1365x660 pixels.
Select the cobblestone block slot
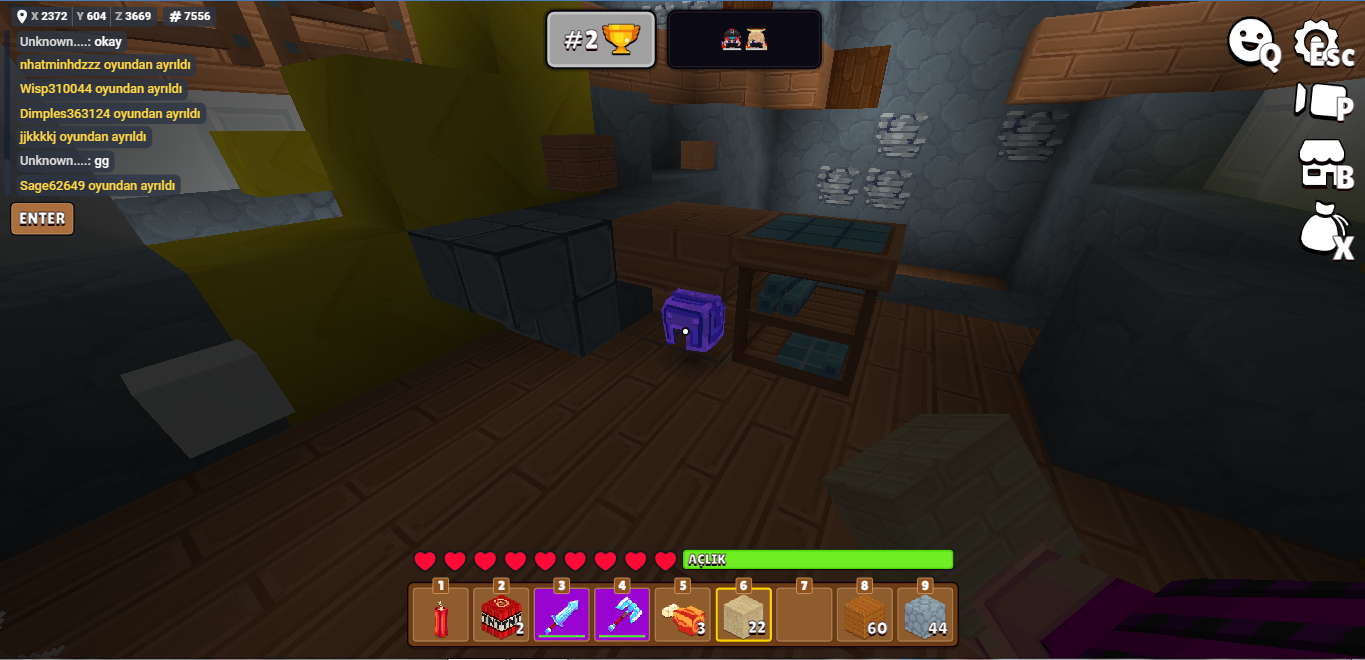[x=925, y=615]
